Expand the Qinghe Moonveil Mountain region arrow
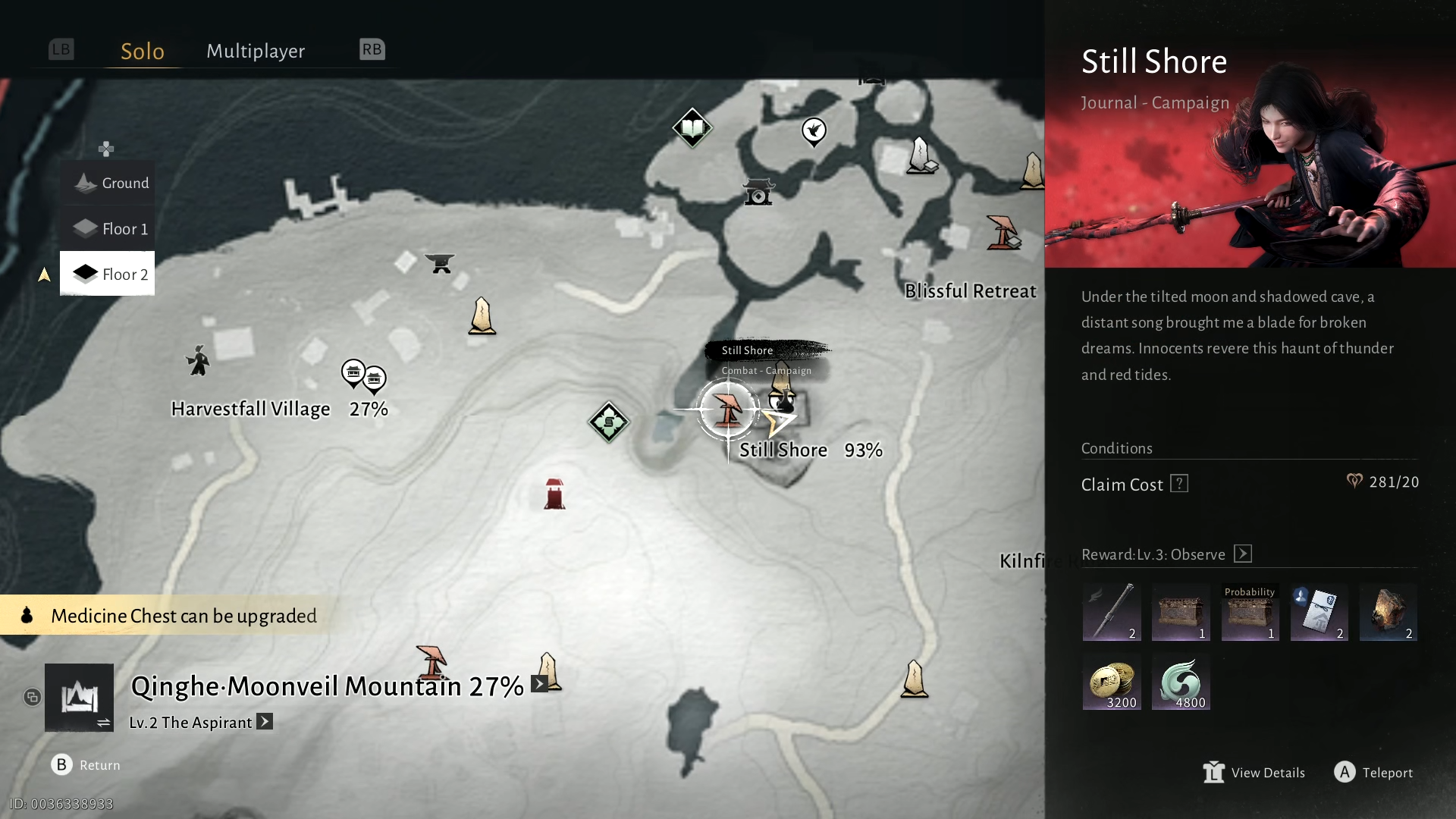1456x819 pixels. point(539,683)
